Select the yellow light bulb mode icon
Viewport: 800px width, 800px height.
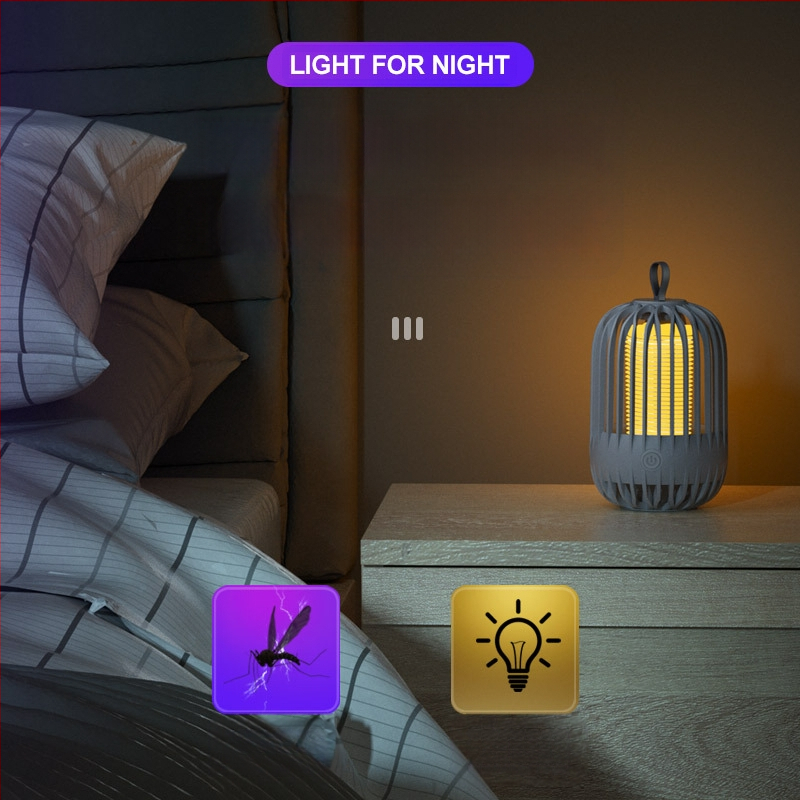pyautogui.click(x=515, y=649)
